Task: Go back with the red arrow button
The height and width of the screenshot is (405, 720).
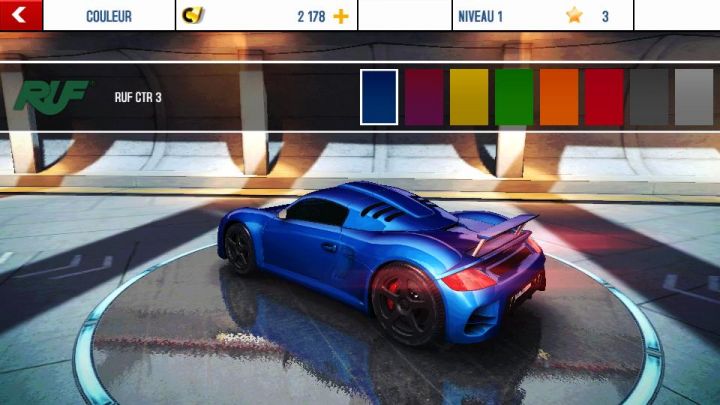Action: (21, 15)
